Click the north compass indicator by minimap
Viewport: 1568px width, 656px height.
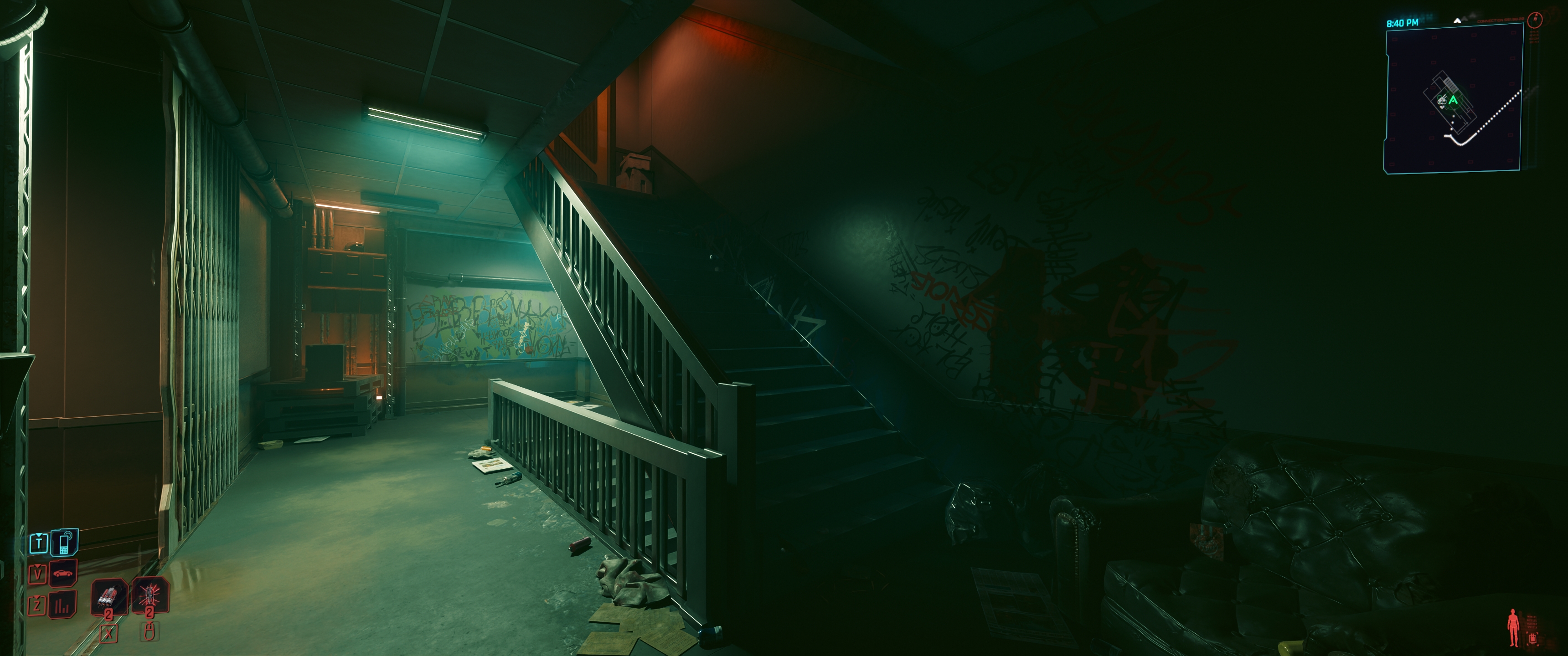coord(1536,20)
